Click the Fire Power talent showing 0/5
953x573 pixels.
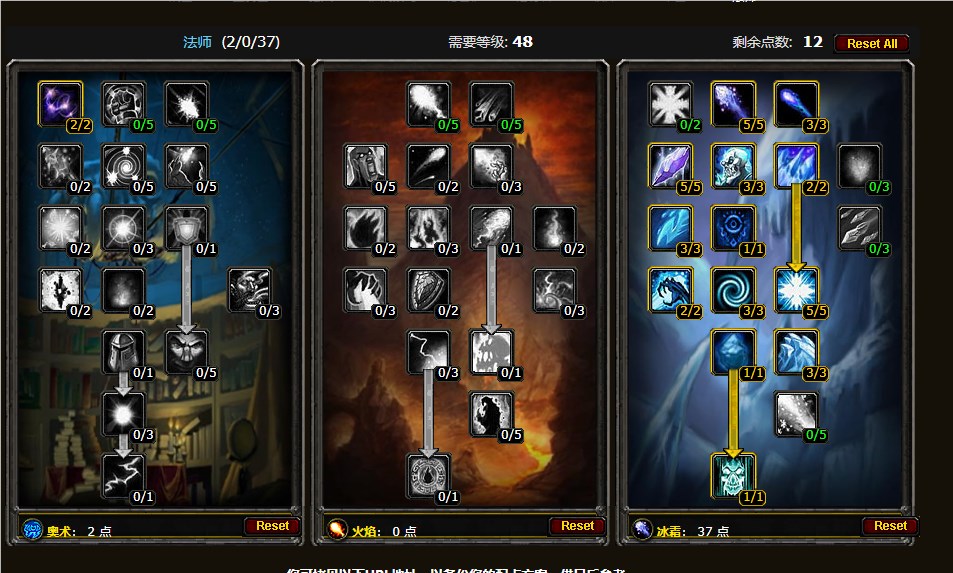click(491, 413)
